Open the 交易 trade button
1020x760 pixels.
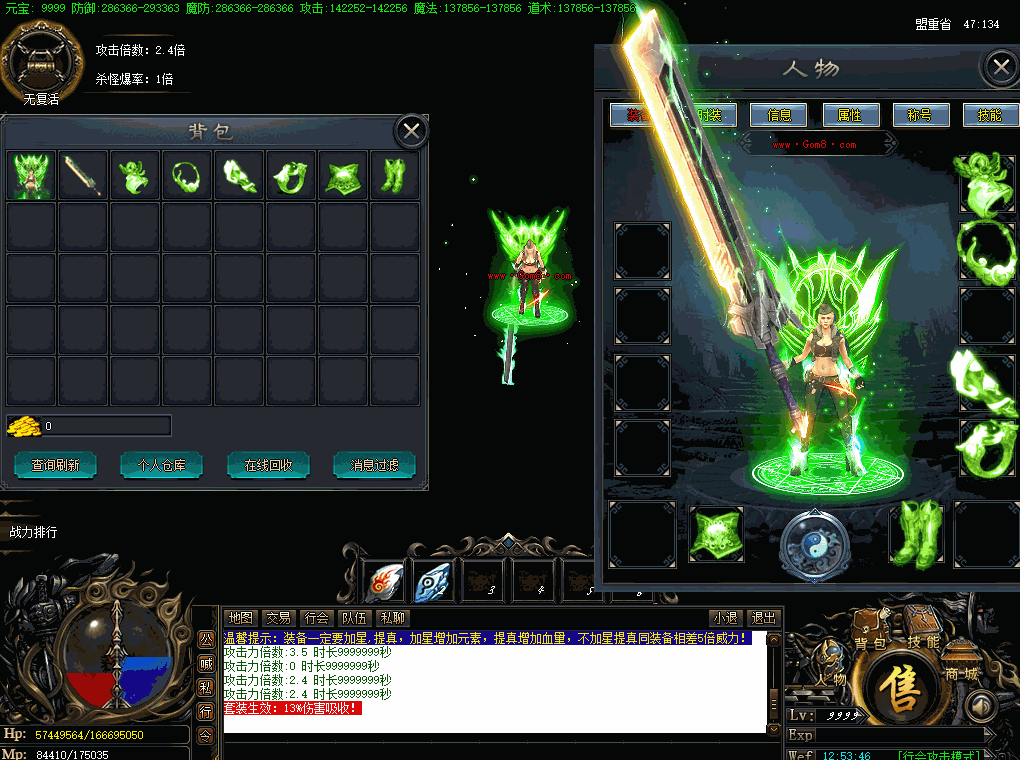click(279, 618)
